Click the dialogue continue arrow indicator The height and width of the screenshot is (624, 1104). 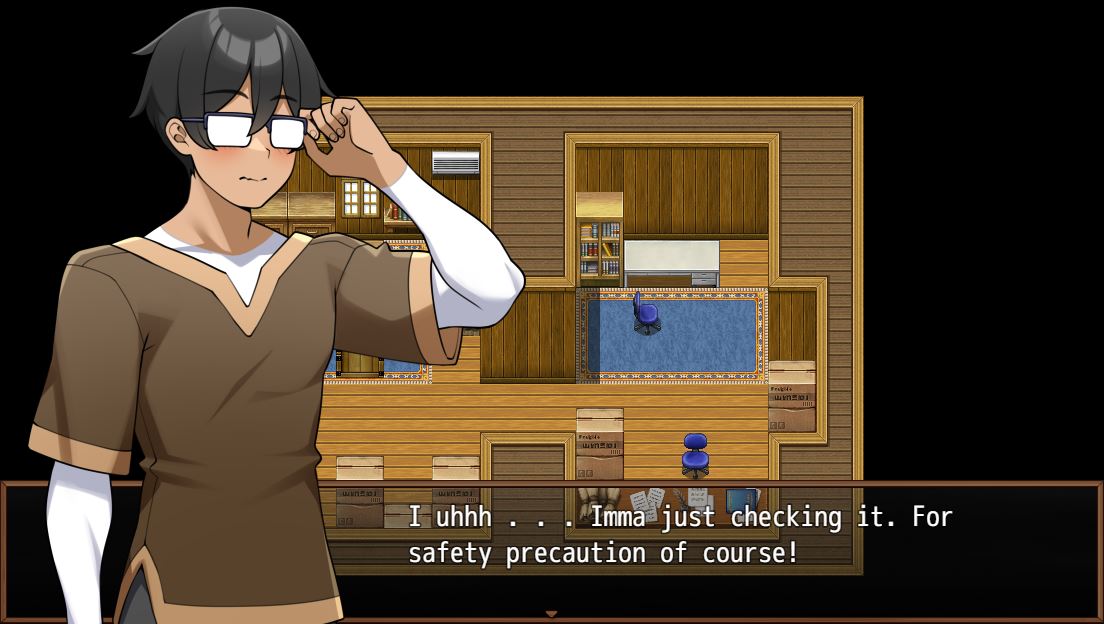550,614
